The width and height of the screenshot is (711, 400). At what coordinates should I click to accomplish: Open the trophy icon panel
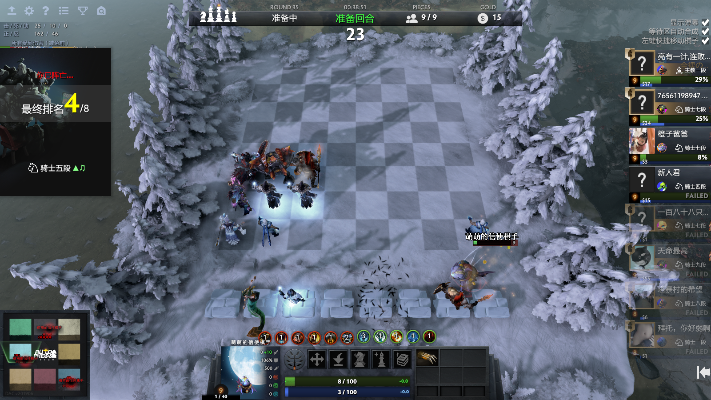pos(83,11)
